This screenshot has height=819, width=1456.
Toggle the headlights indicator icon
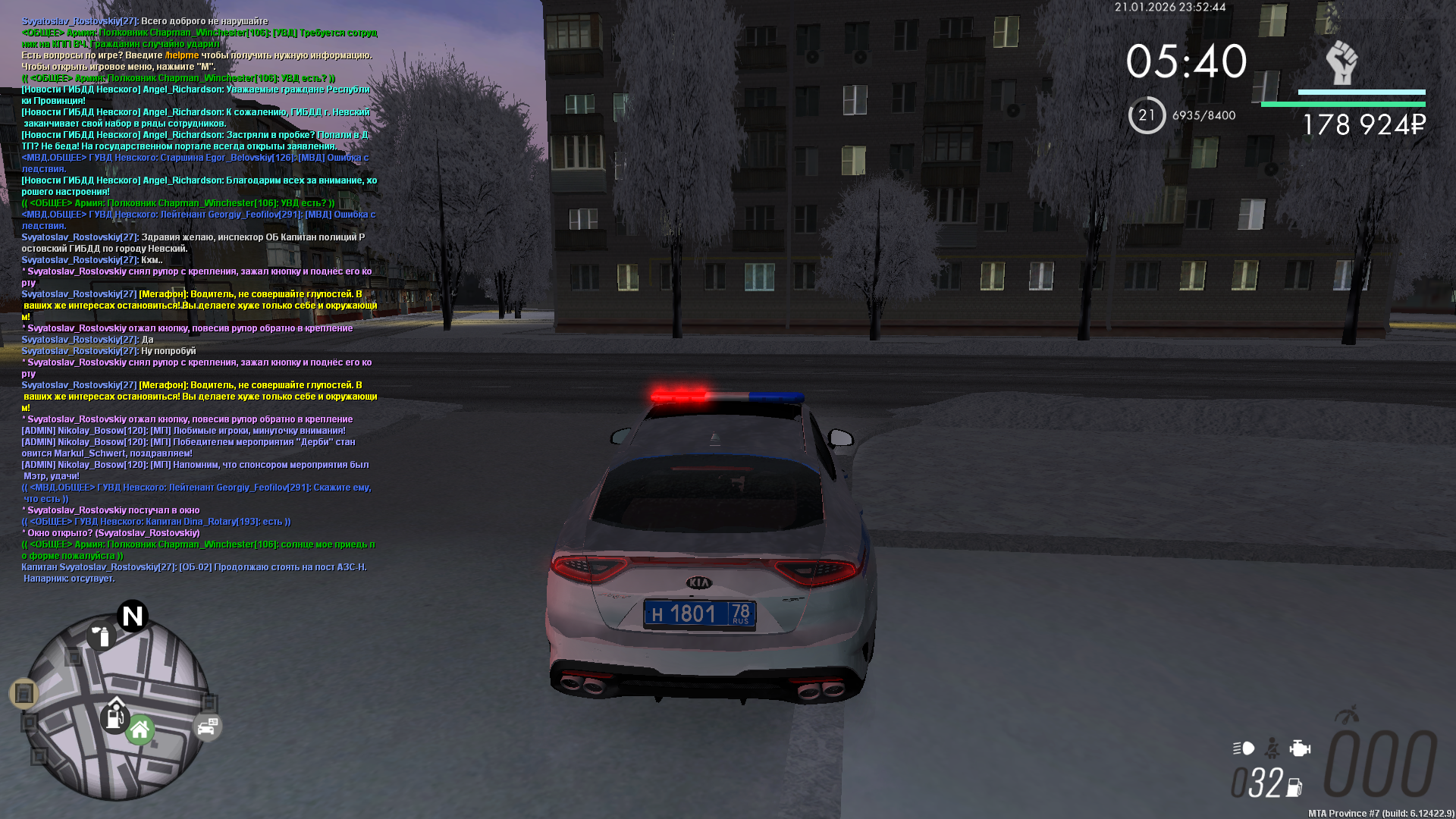pyautogui.click(x=1244, y=748)
